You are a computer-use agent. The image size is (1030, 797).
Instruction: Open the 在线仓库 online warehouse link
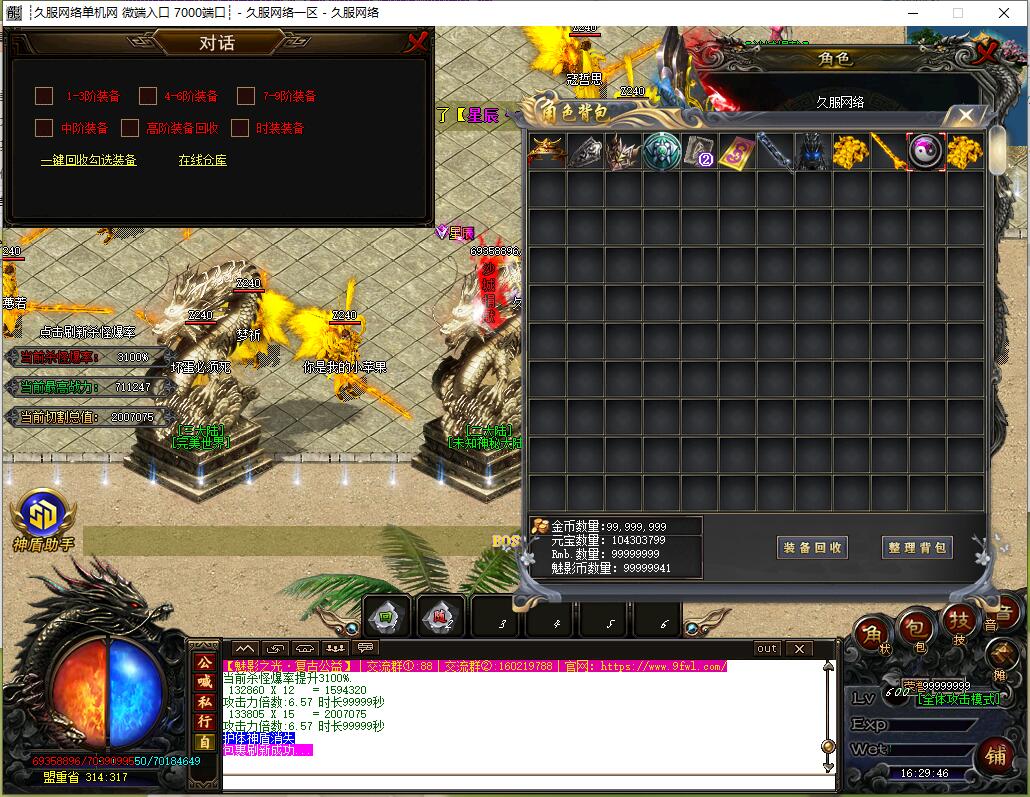click(202, 160)
